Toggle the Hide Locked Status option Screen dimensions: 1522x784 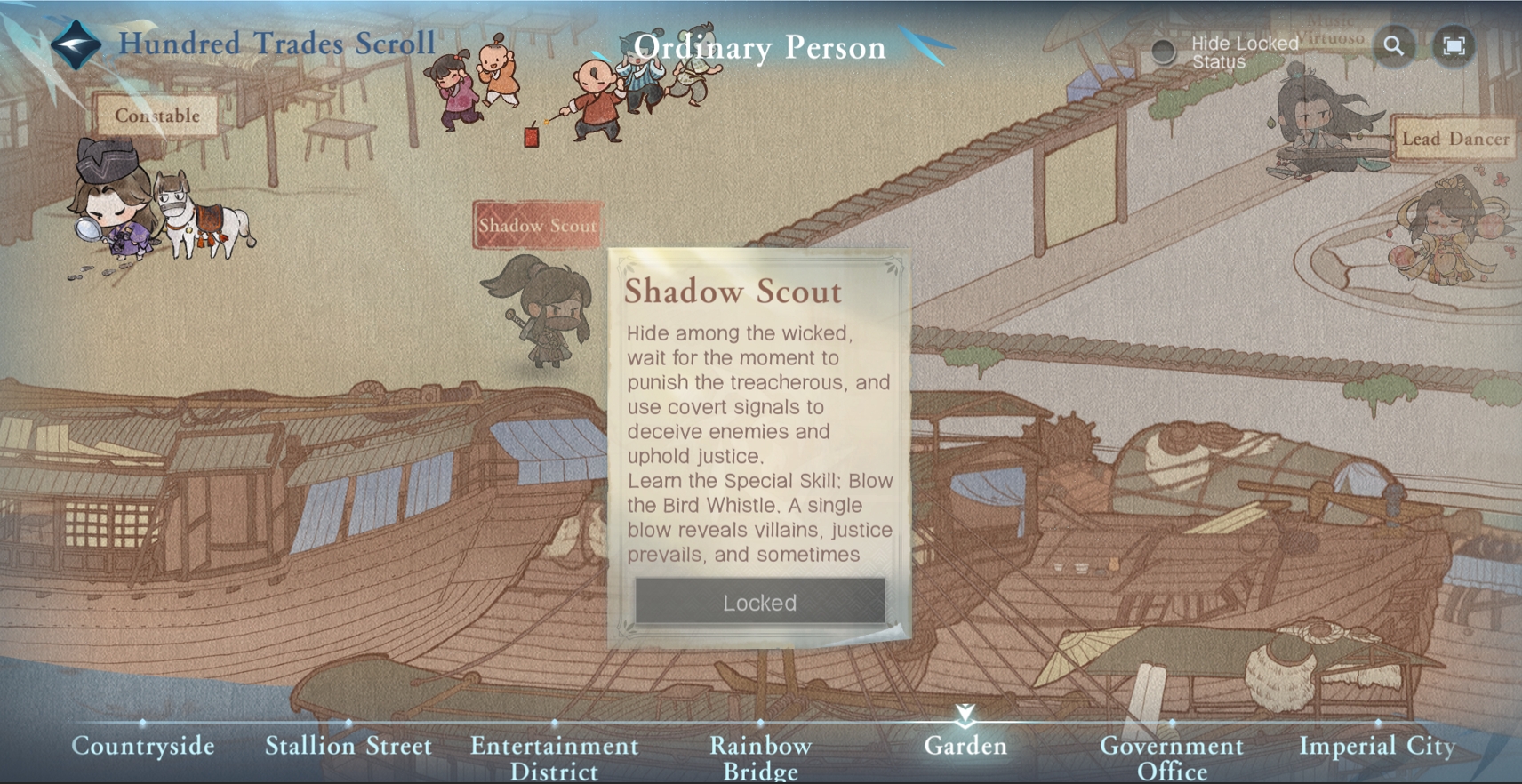point(1163,52)
